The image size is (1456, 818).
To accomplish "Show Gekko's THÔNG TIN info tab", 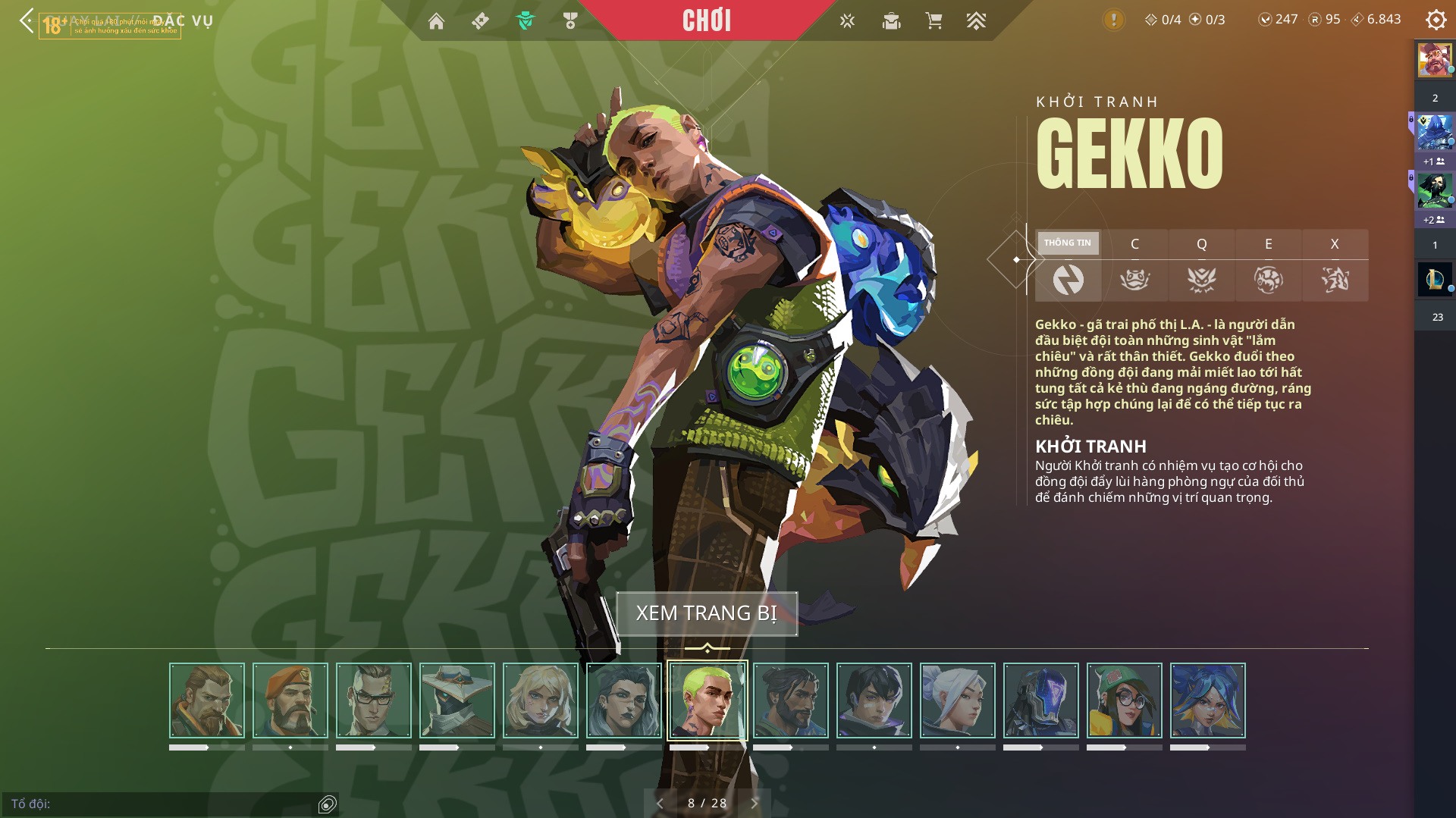I will click(1068, 265).
